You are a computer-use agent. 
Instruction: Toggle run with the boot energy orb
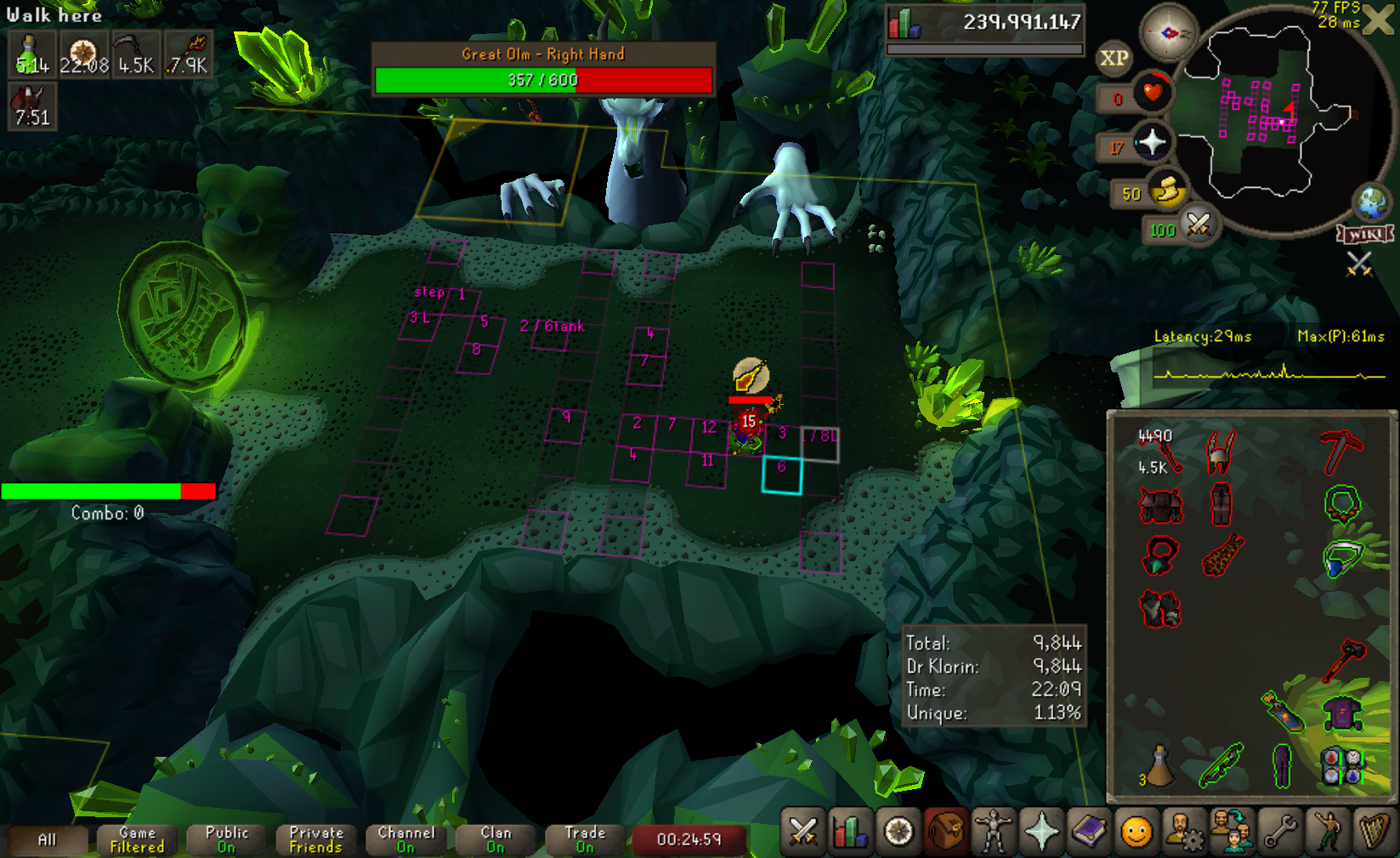[x=1166, y=190]
